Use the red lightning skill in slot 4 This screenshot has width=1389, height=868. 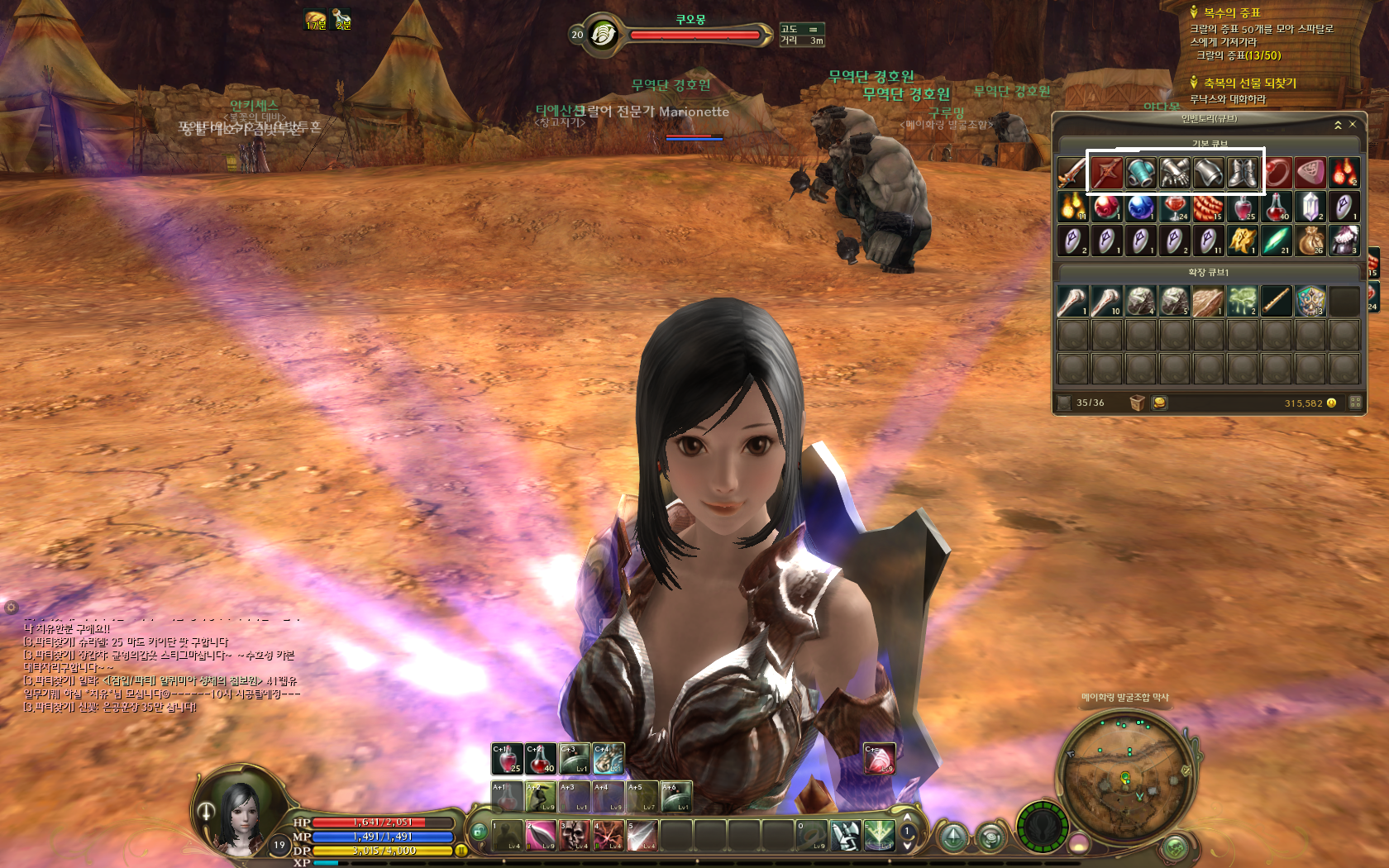(609, 835)
